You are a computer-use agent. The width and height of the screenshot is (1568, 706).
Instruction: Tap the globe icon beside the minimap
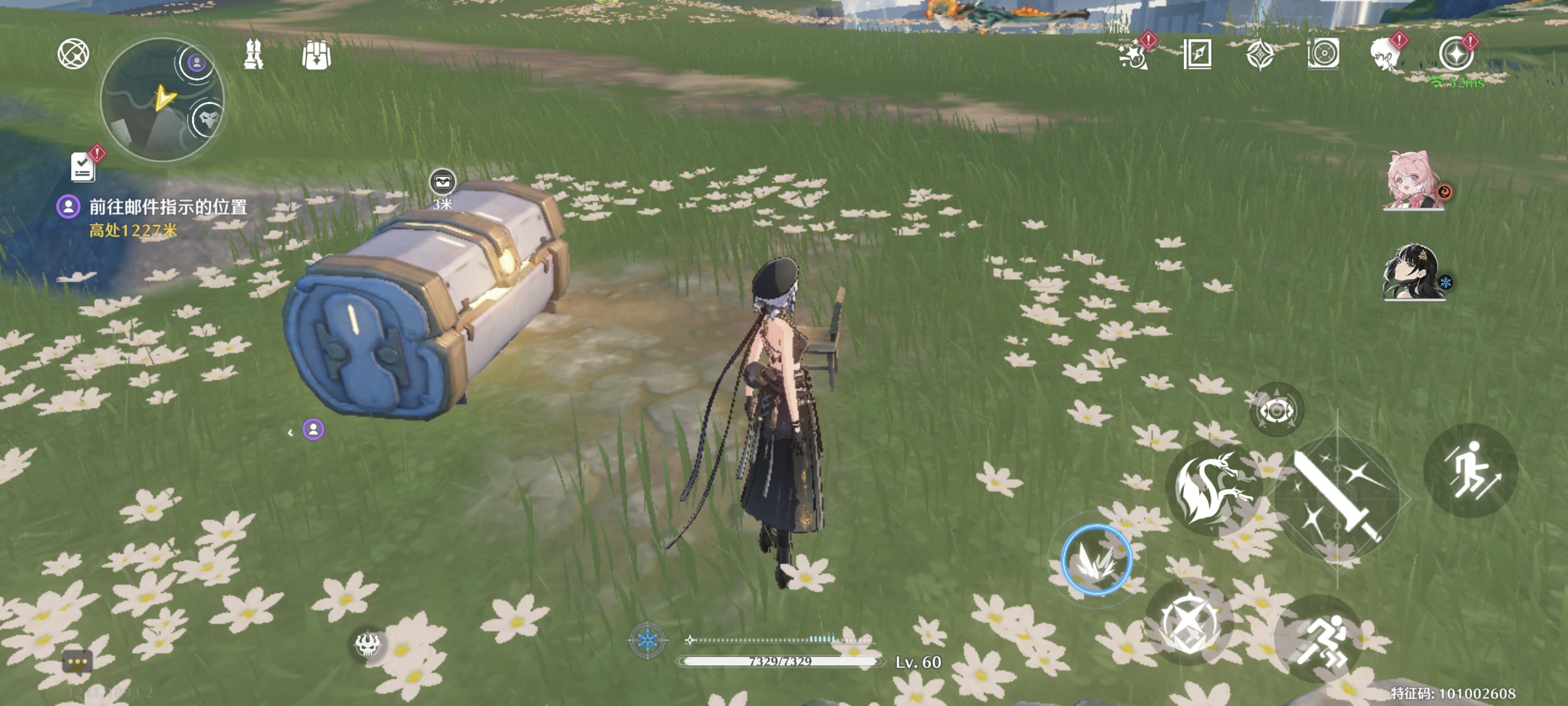73,53
